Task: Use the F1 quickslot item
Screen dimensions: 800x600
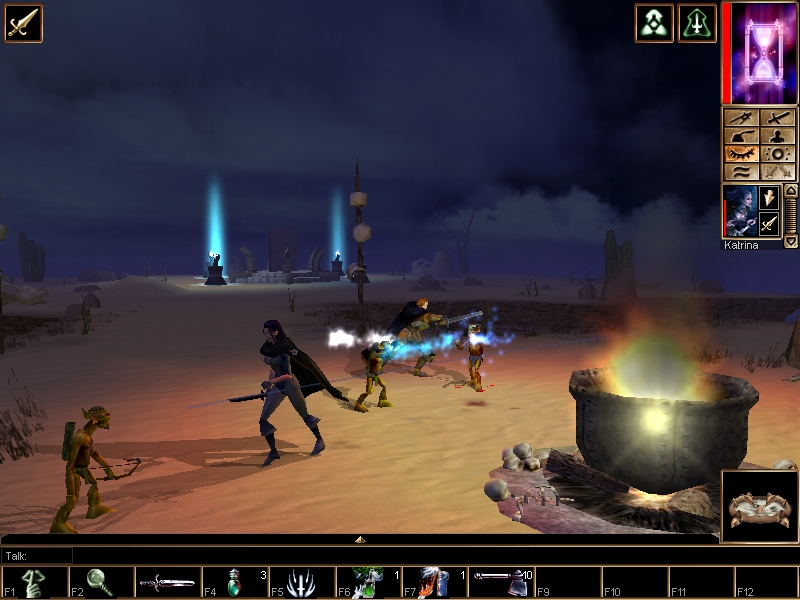Action: click(34, 582)
